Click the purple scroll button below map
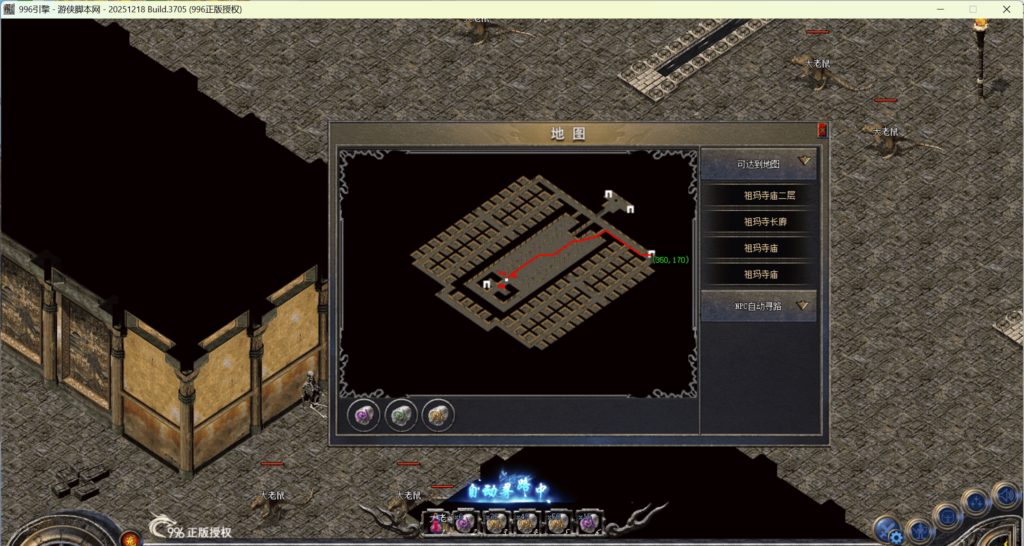Screen dimensions: 1024x546 (362, 414)
